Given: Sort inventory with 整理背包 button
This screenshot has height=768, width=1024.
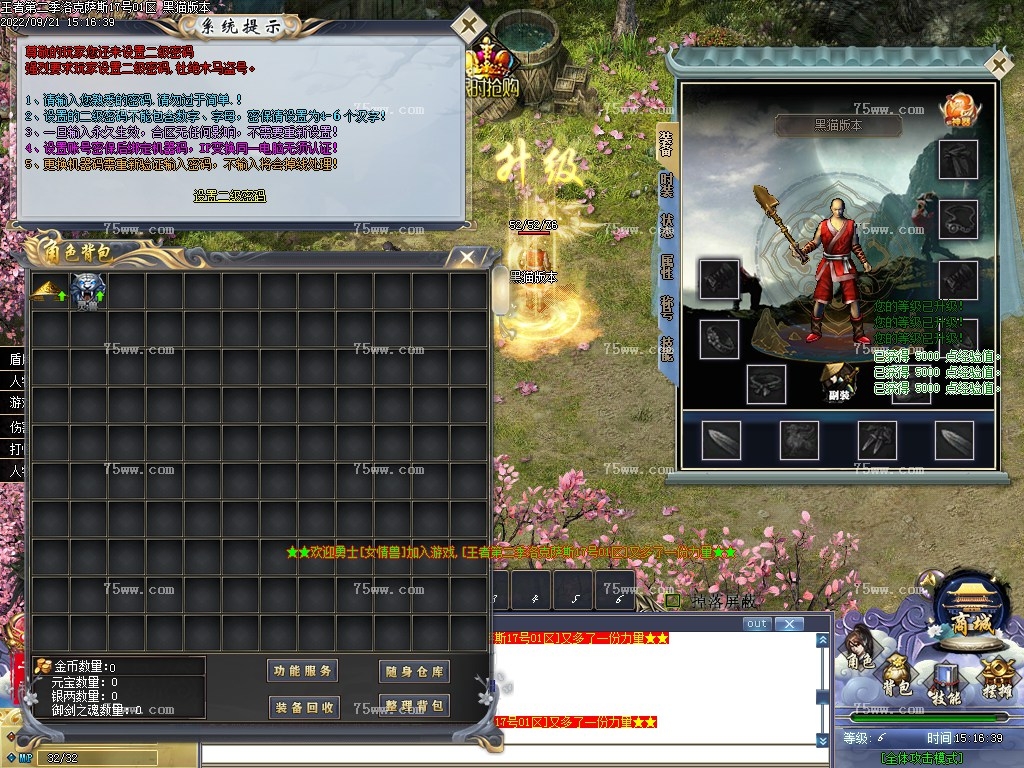Looking at the screenshot, I should (x=414, y=707).
